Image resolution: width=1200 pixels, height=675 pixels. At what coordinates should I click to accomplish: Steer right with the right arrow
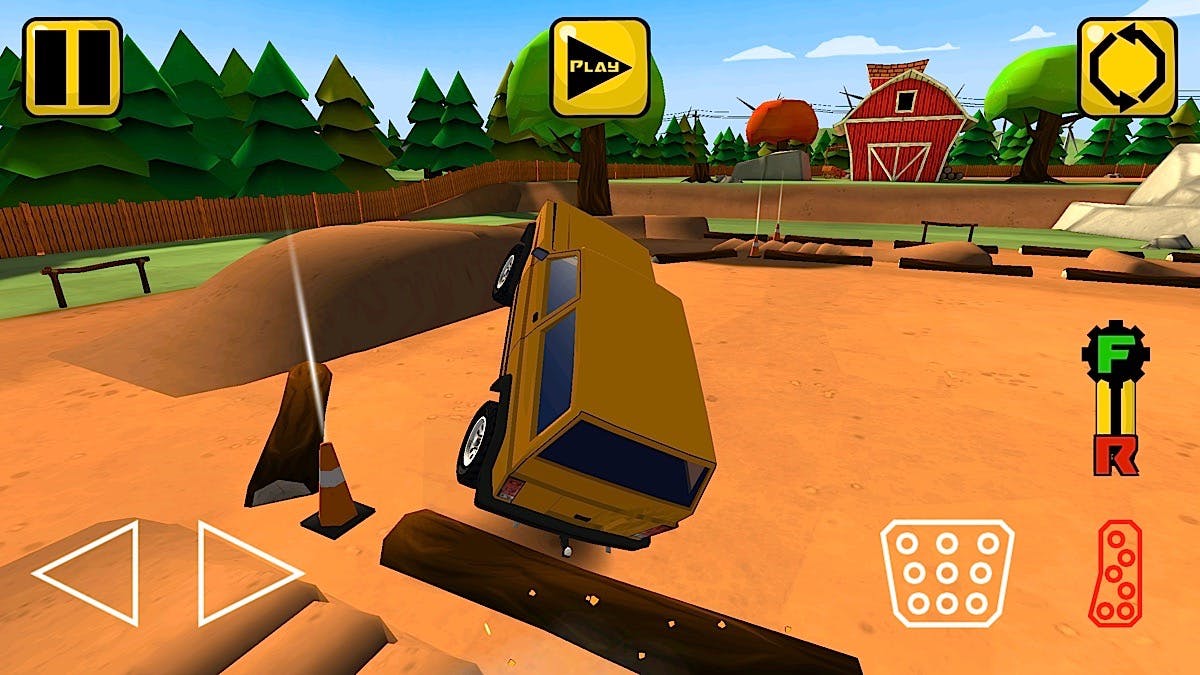click(248, 573)
